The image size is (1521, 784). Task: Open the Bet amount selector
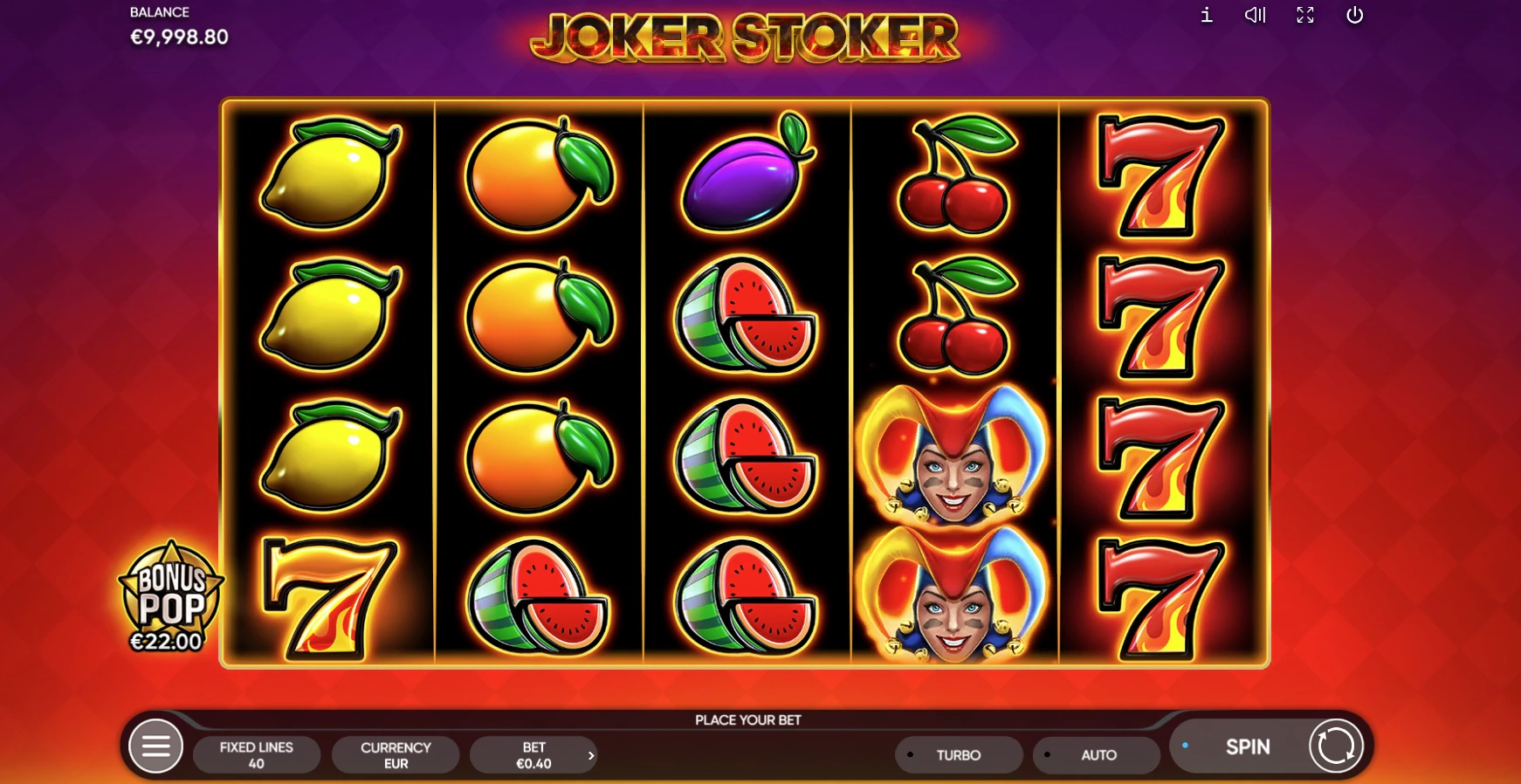pyautogui.click(x=534, y=755)
